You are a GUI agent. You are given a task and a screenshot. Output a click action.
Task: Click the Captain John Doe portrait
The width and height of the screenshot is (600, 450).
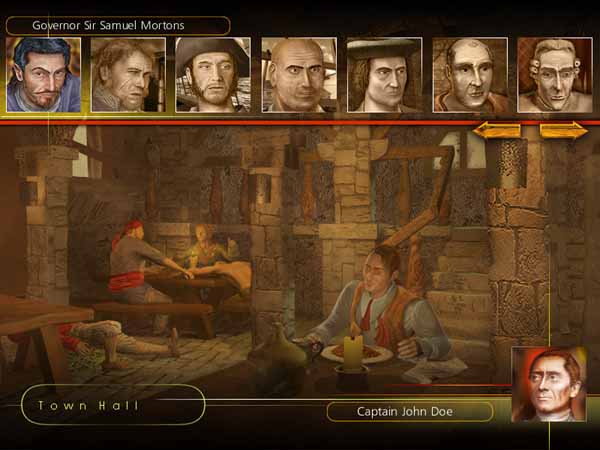pyautogui.click(x=548, y=385)
